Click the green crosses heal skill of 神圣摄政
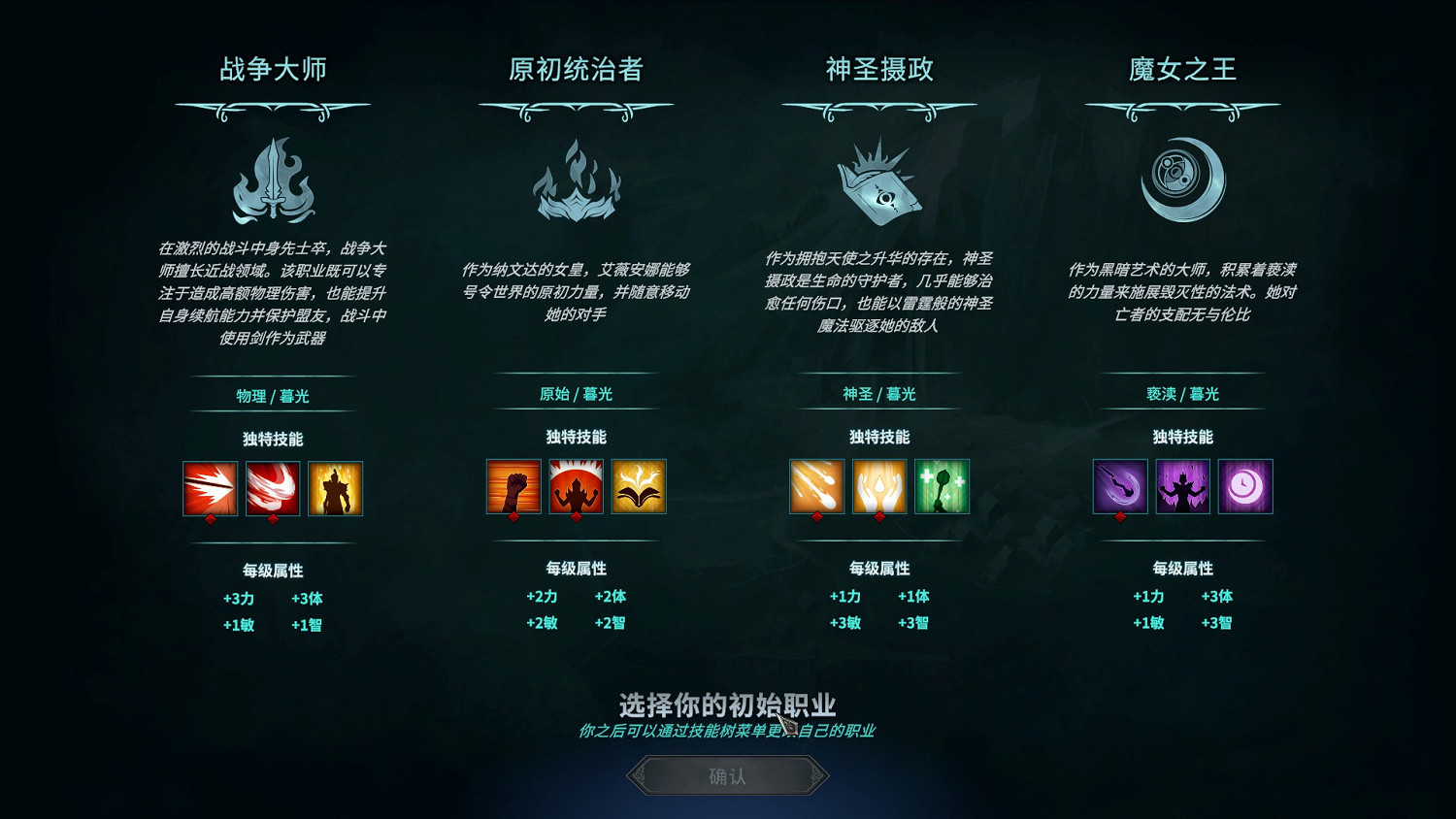Screen dimensions: 1456x819 [942, 487]
